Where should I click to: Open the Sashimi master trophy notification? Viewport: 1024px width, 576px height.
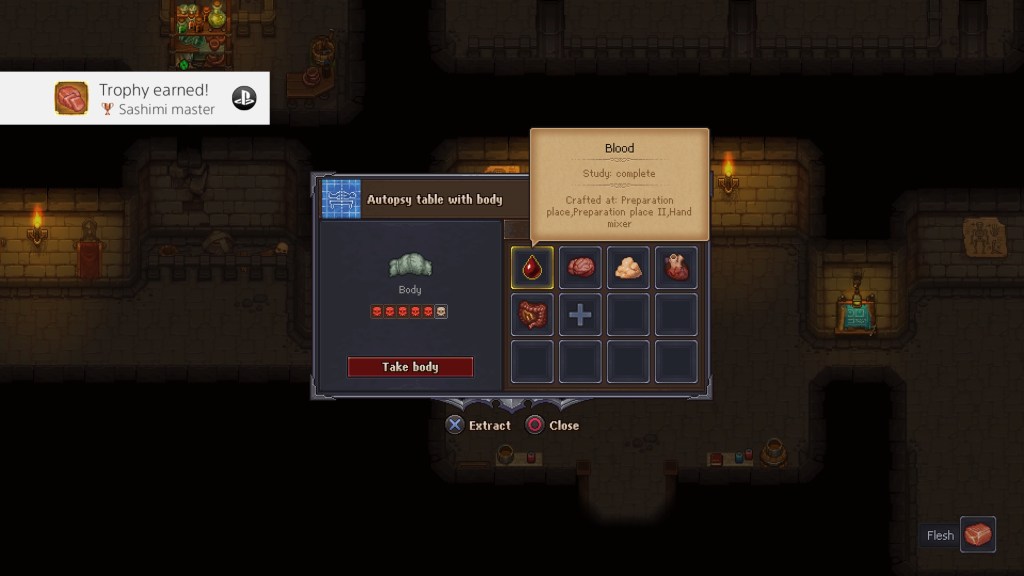coord(134,98)
